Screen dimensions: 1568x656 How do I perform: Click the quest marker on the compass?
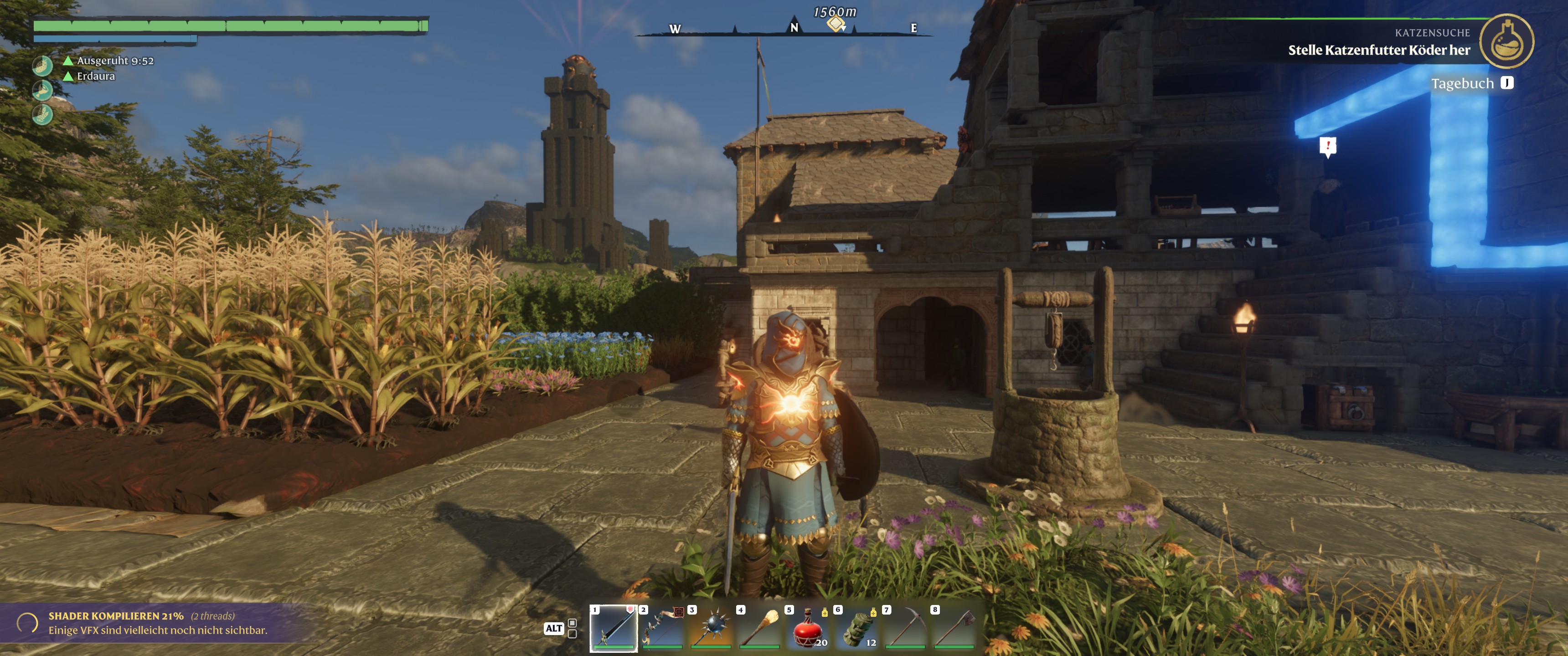(836, 24)
